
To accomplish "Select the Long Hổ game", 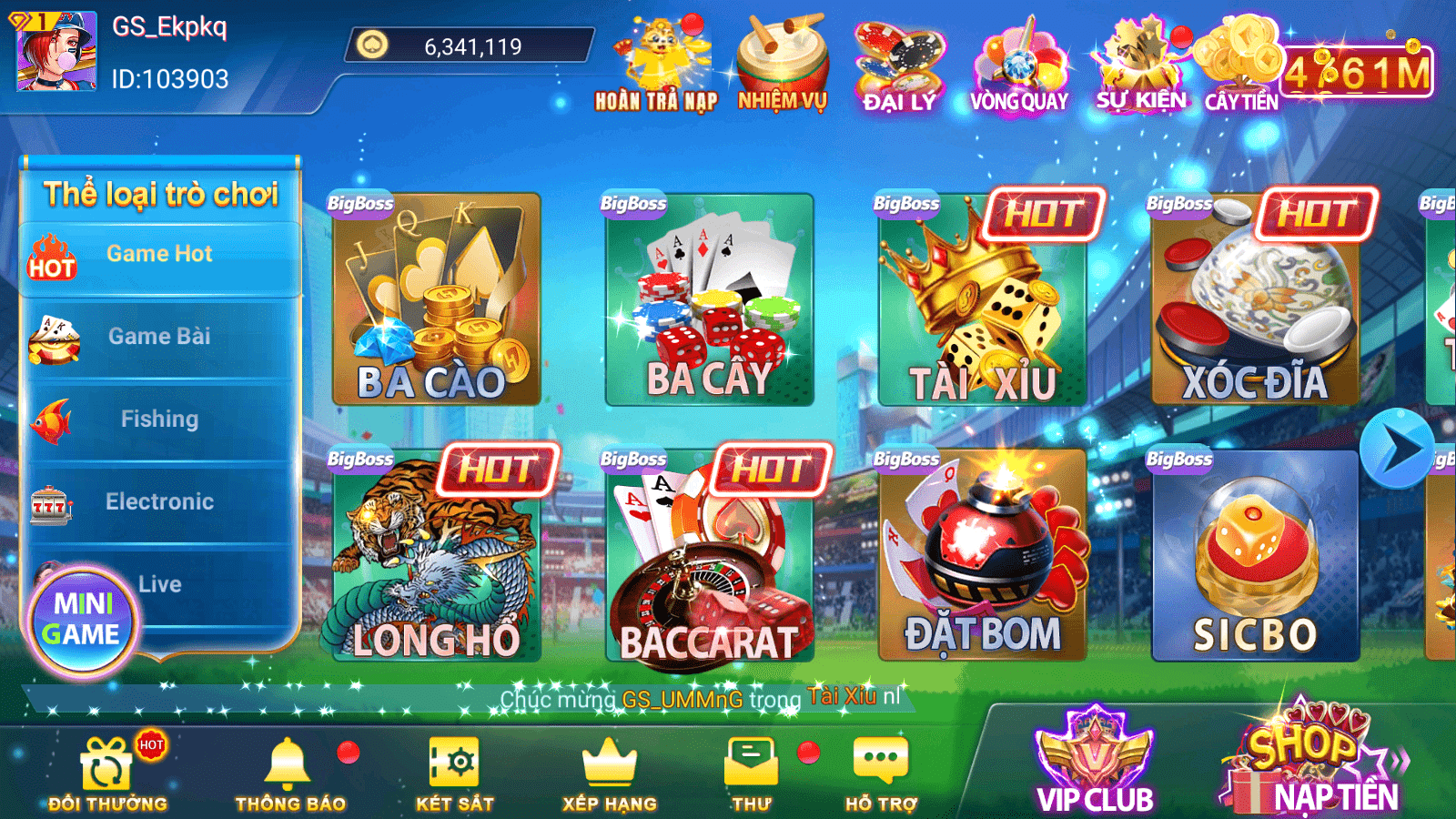I will (x=436, y=557).
